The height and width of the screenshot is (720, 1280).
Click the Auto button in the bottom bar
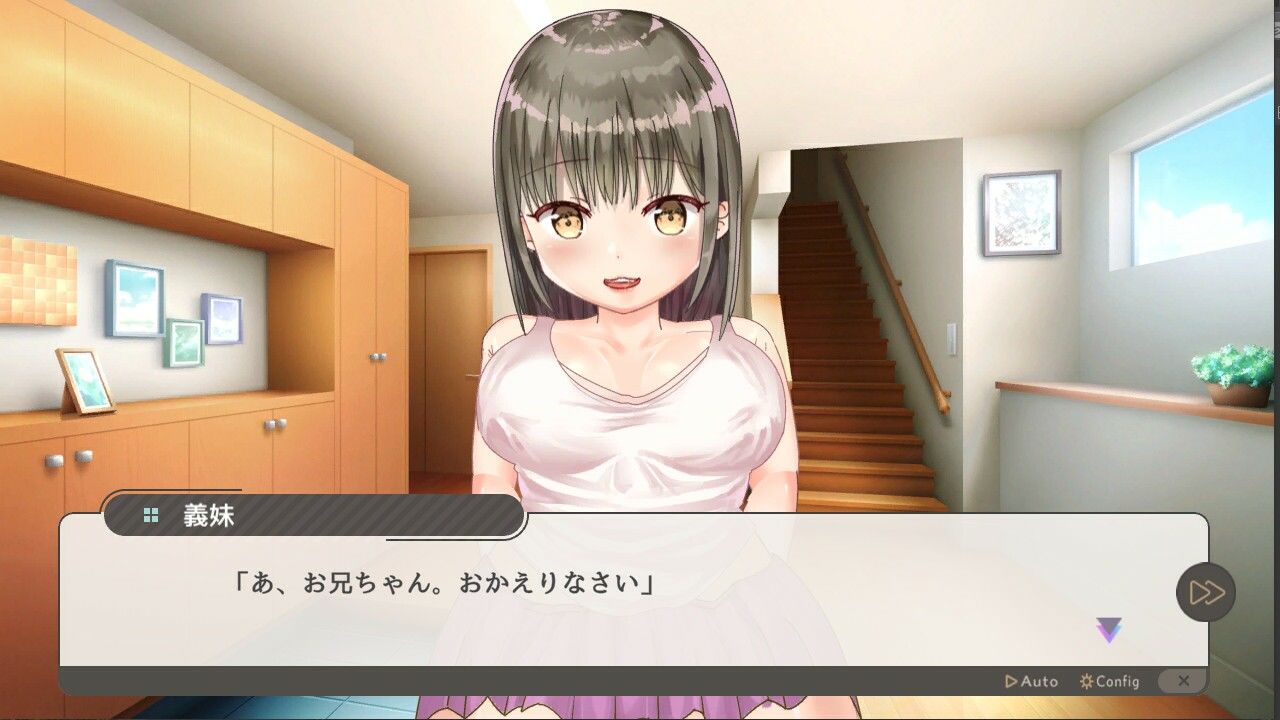(1030, 681)
